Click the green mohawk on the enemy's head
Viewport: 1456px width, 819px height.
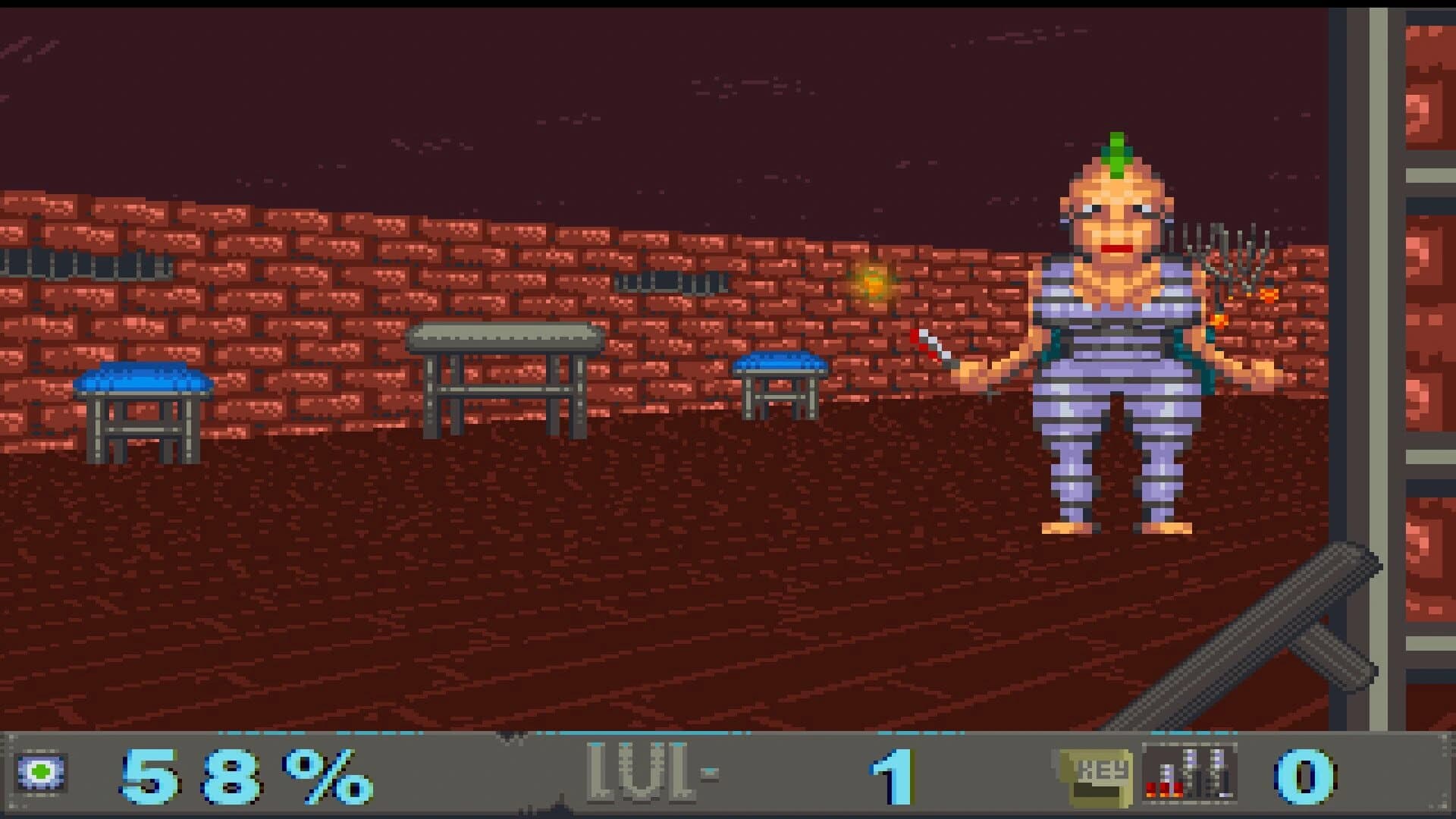pyautogui.click(x=1116, y=155)
